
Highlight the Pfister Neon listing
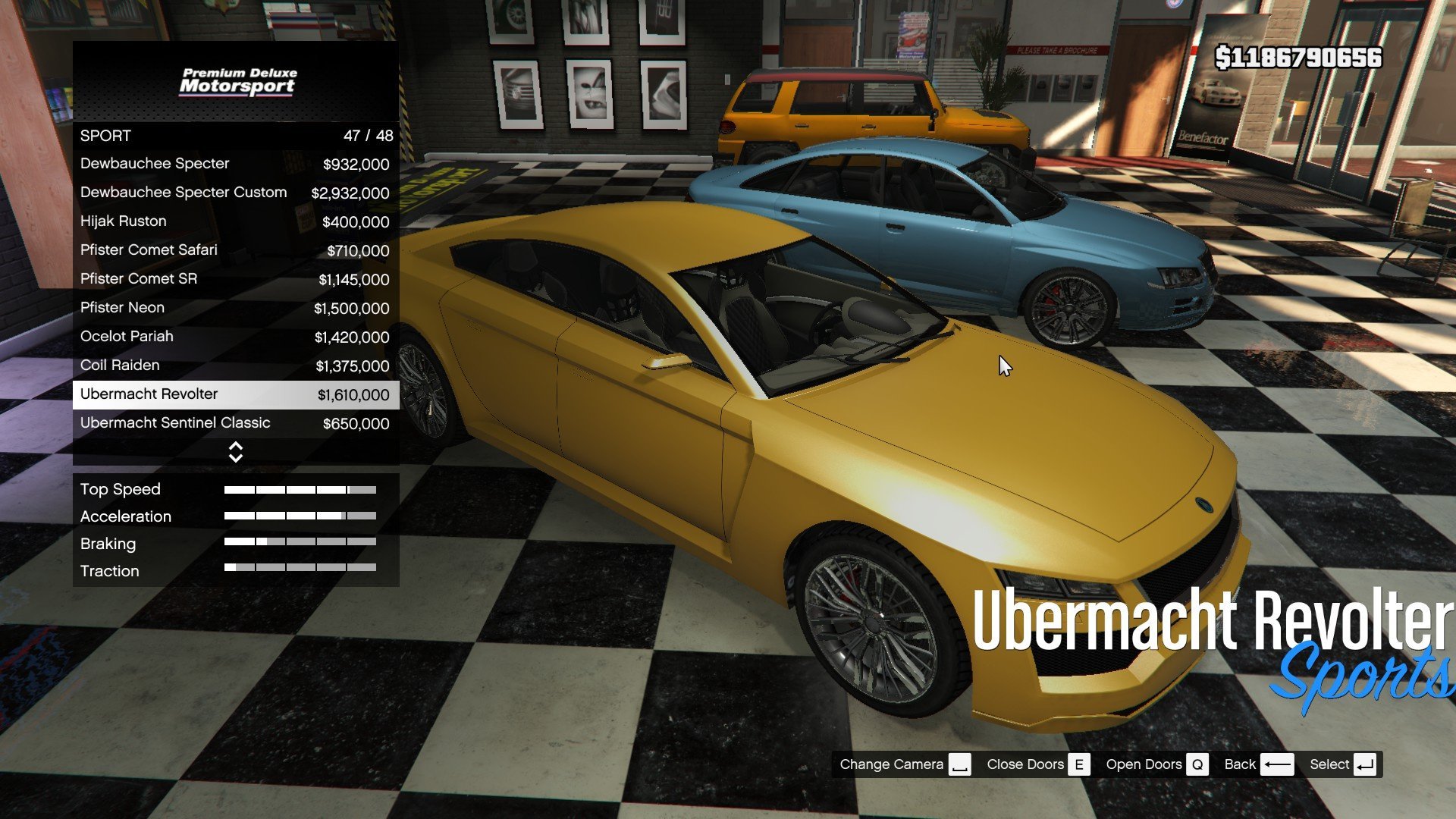235,308
